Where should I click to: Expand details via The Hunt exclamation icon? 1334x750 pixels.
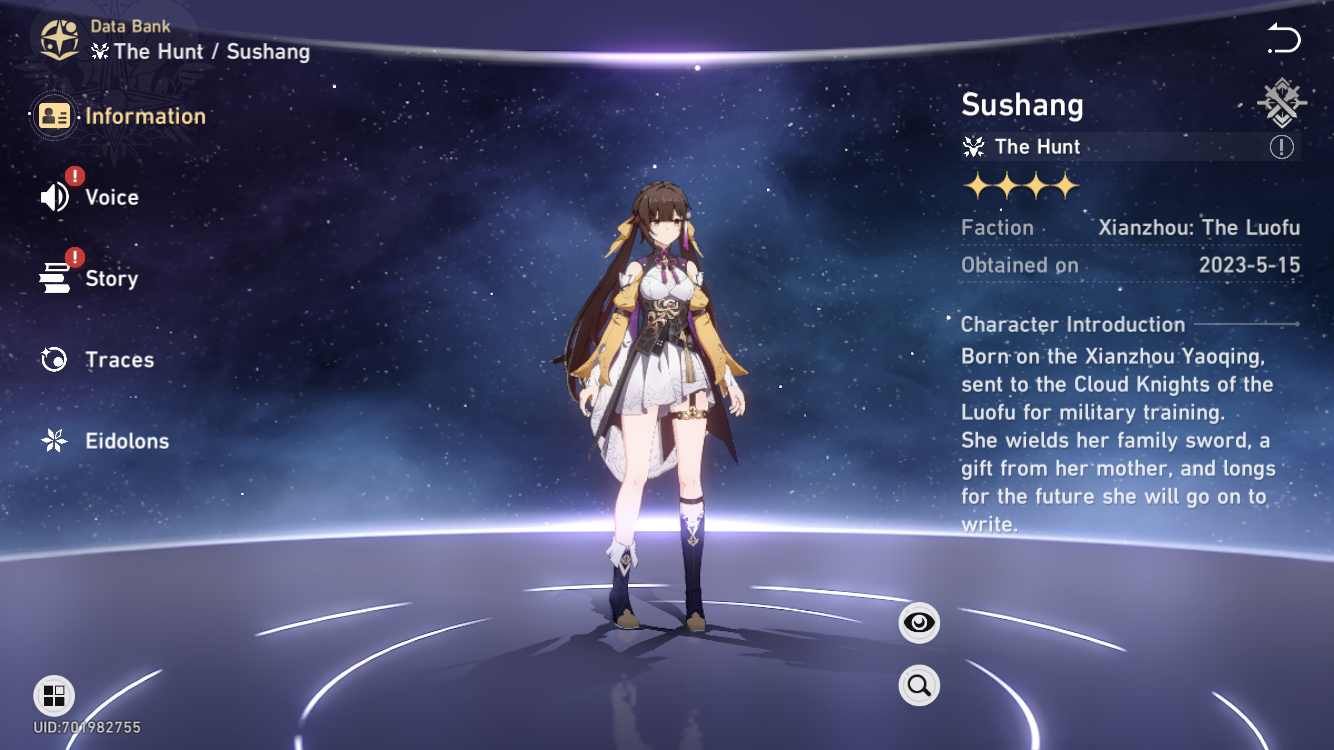1283,147
